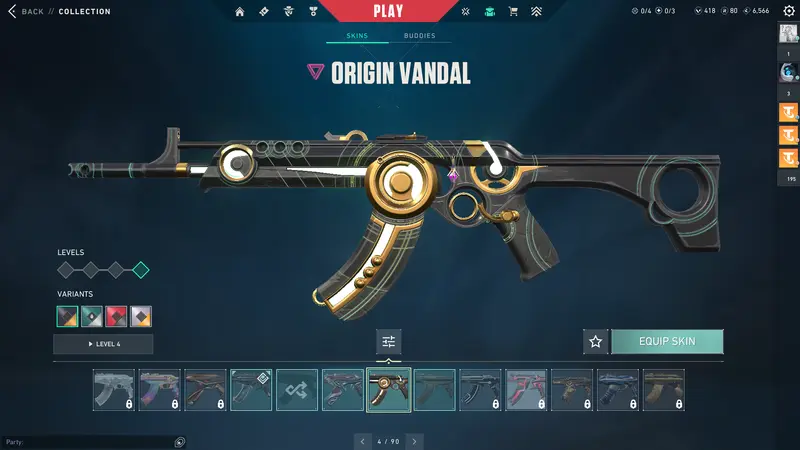The image size is (800, 450).
Task: Select the level 4 diamond
Action: click(141, 269)
